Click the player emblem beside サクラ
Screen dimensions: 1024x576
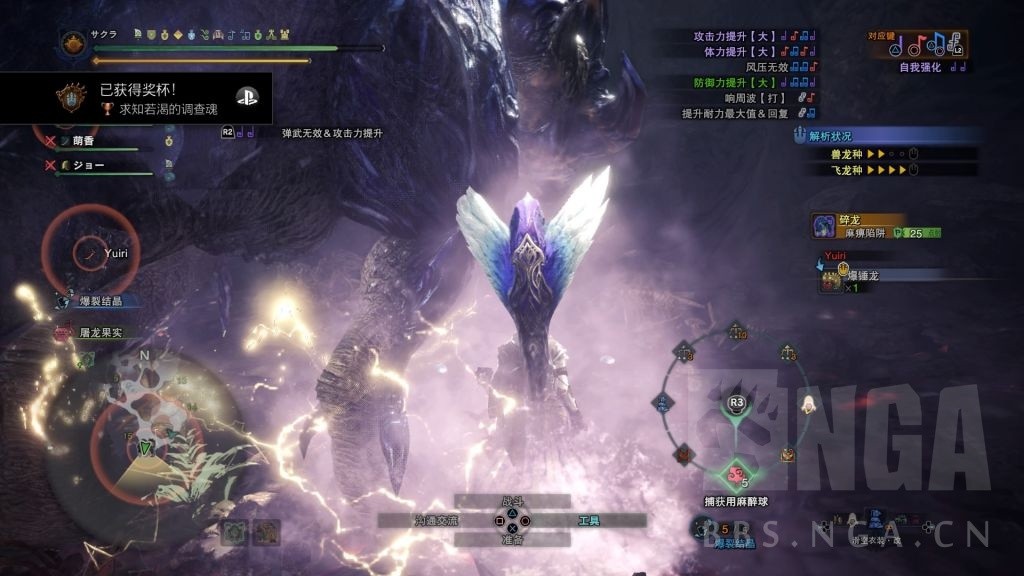coord(74,43)
